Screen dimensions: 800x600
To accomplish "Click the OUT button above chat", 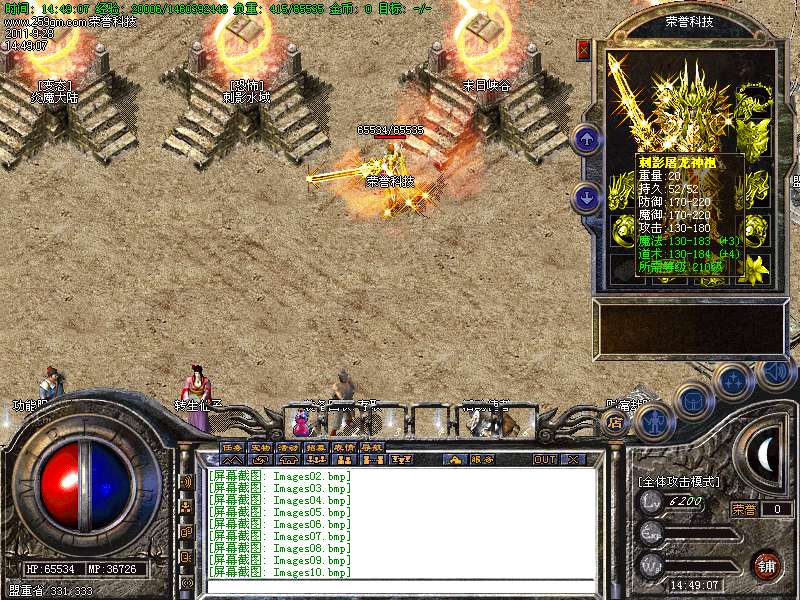I will 545,460.
